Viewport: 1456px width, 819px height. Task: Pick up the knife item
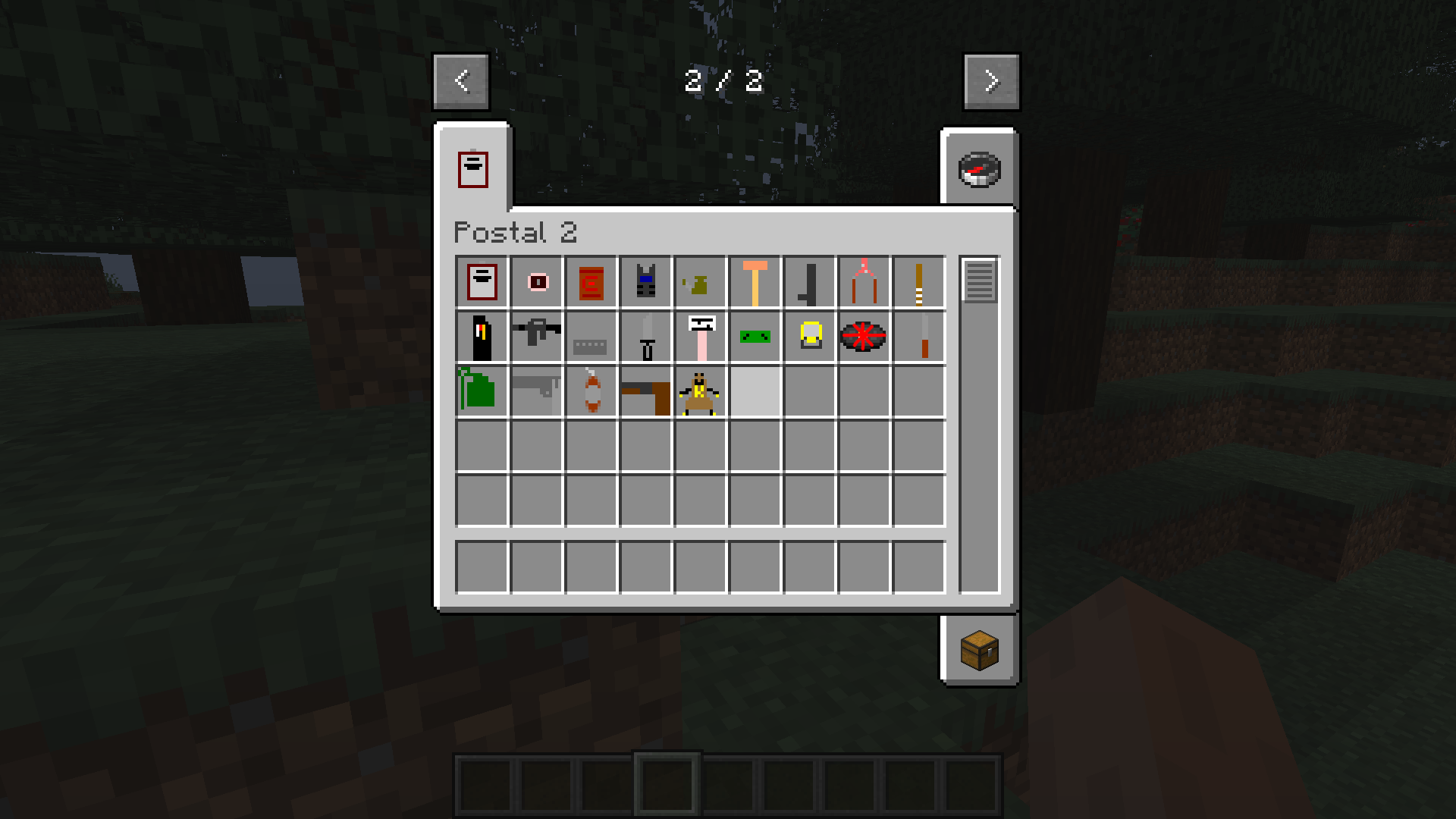(x=645, y=337)
